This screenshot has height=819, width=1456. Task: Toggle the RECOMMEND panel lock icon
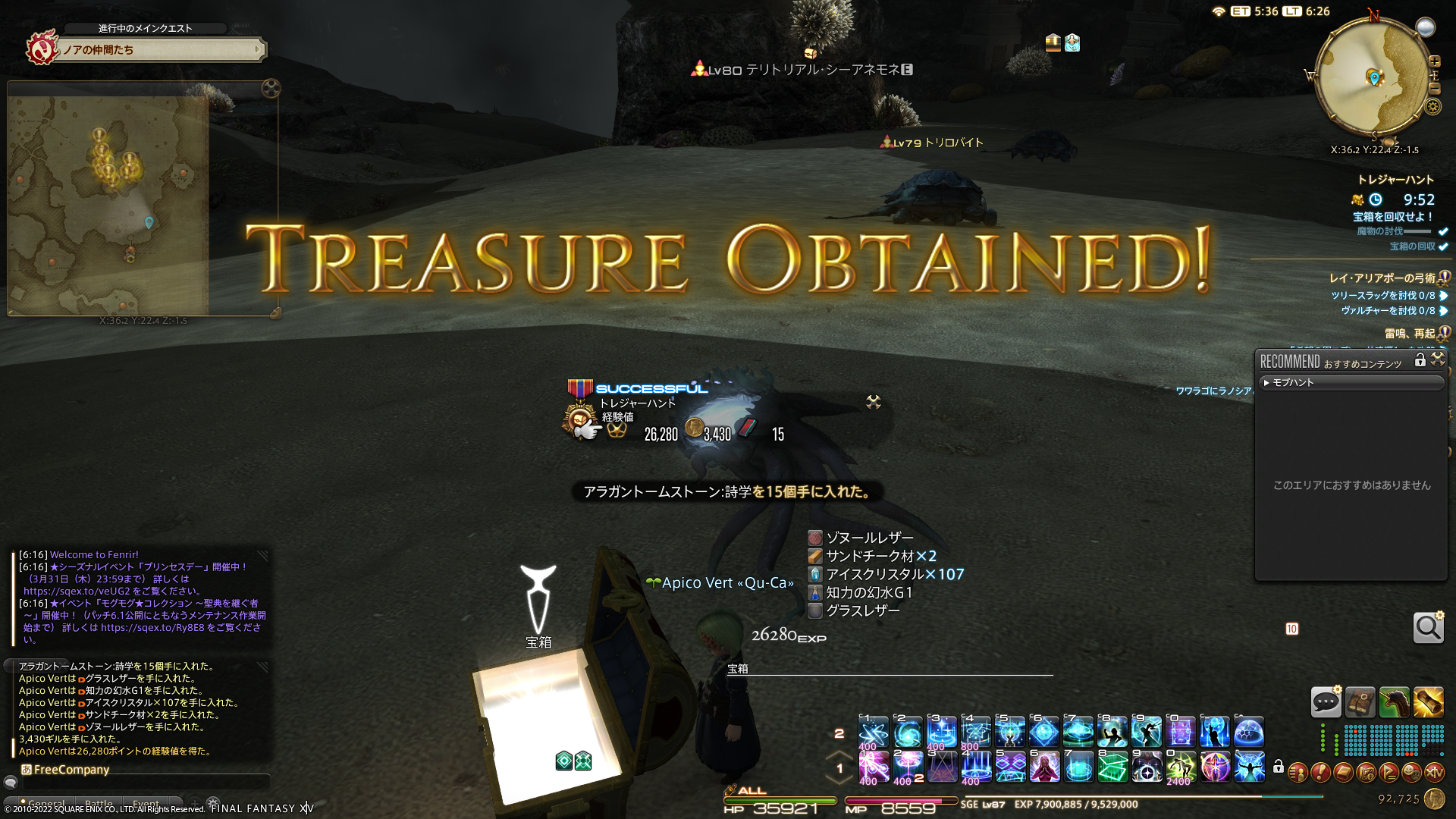[x=1420, y=360]
